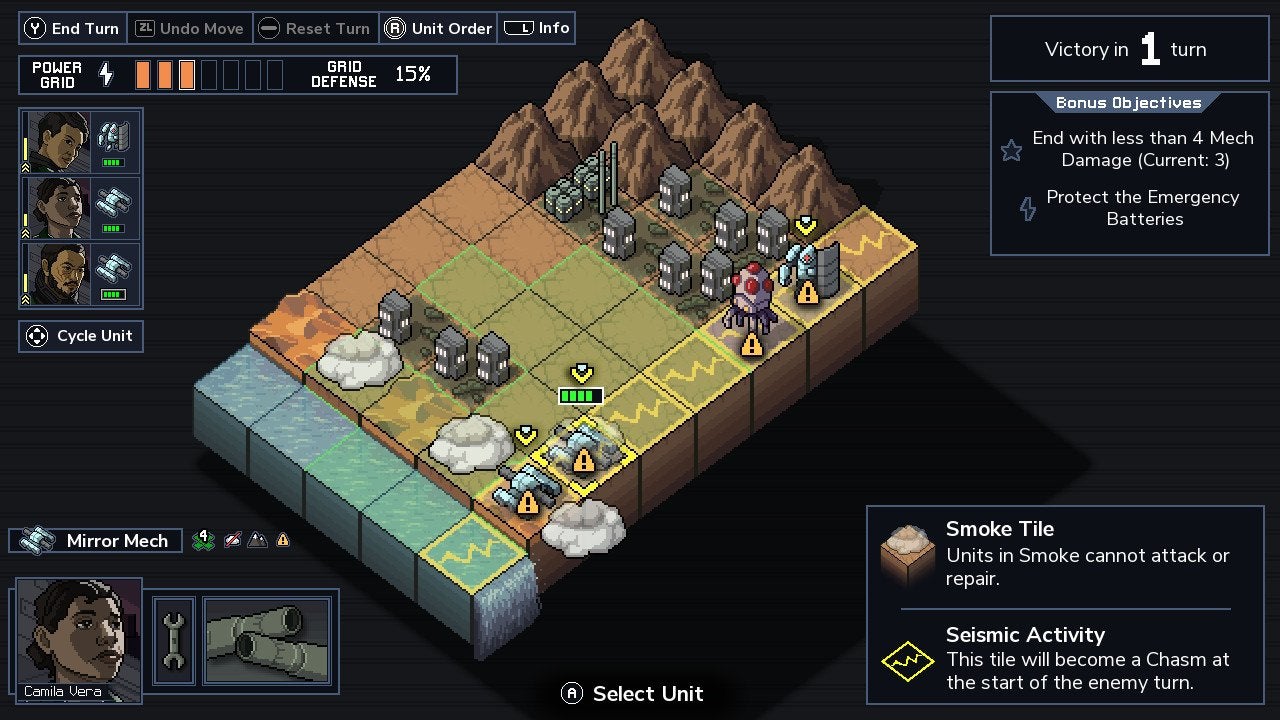Click the Smoke Tile icon in the info panel

click(x=907, y=554)
